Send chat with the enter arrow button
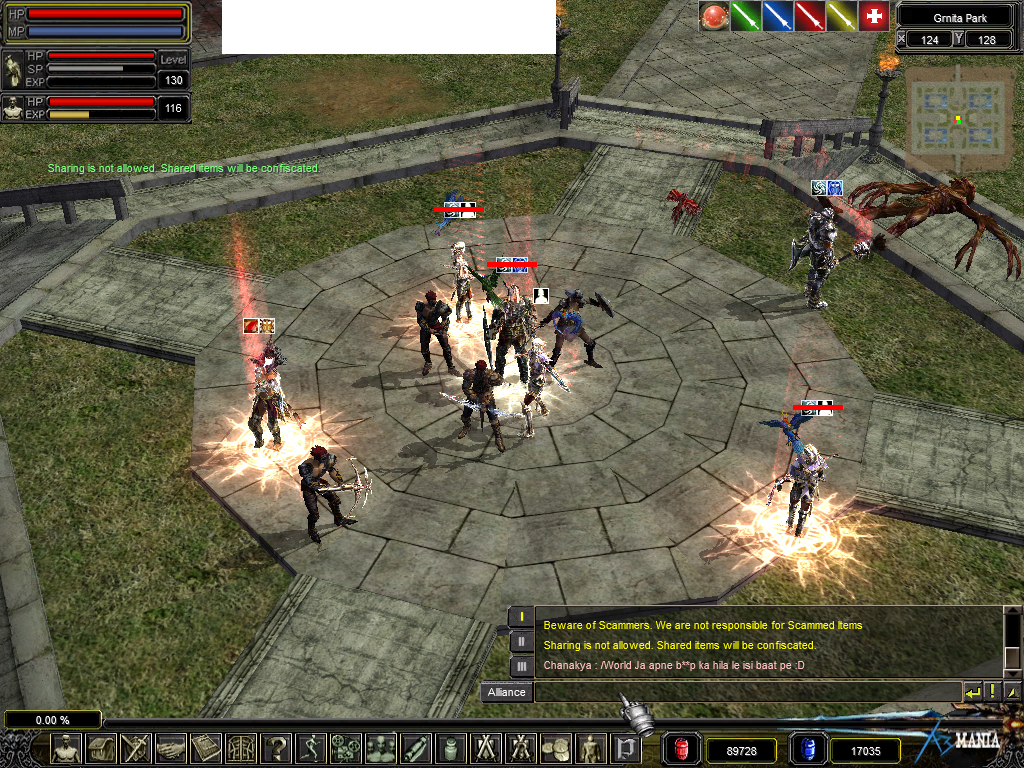Image resolution: width=1024 pixels, height=768 pixels. pos(973,692)
